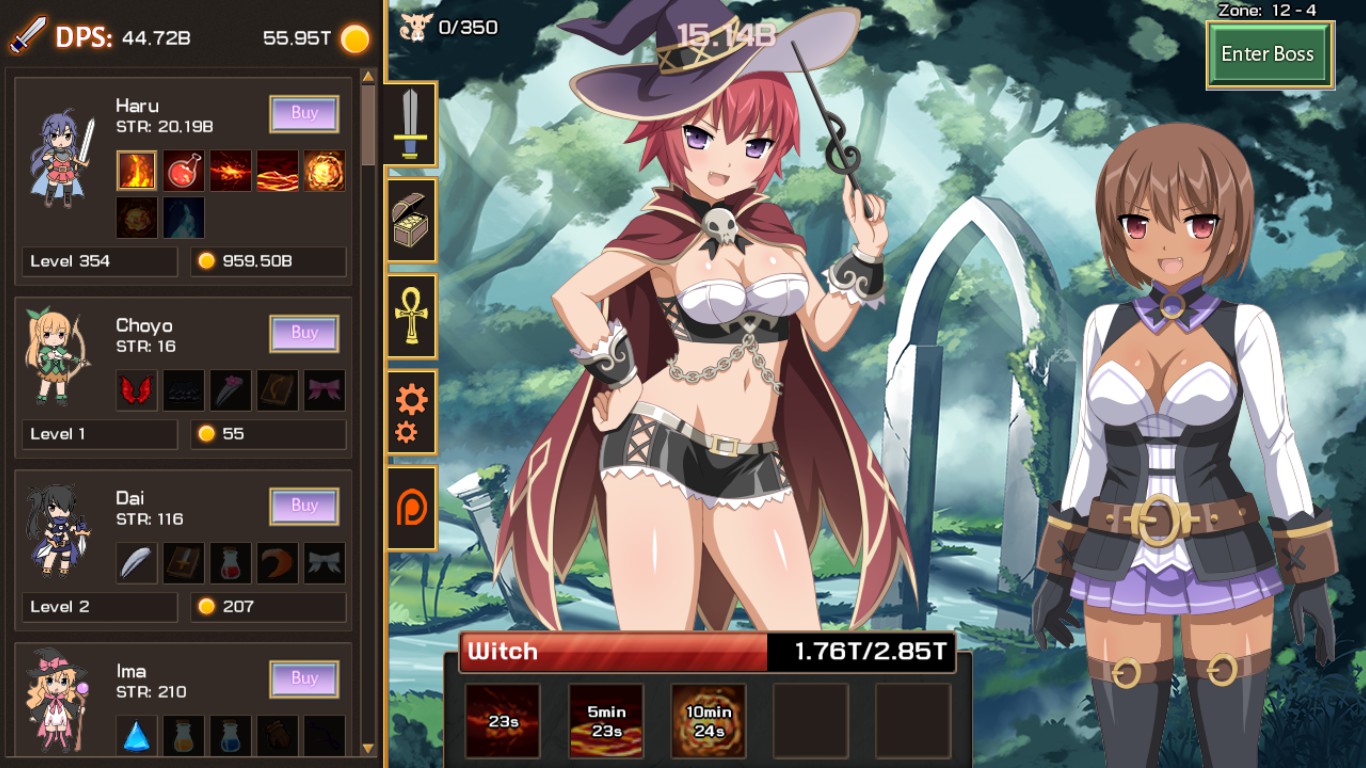Screen dimensions: 1366x768
Task: Activate the 5min cooldown skill slot
Action: pos(607,720)
